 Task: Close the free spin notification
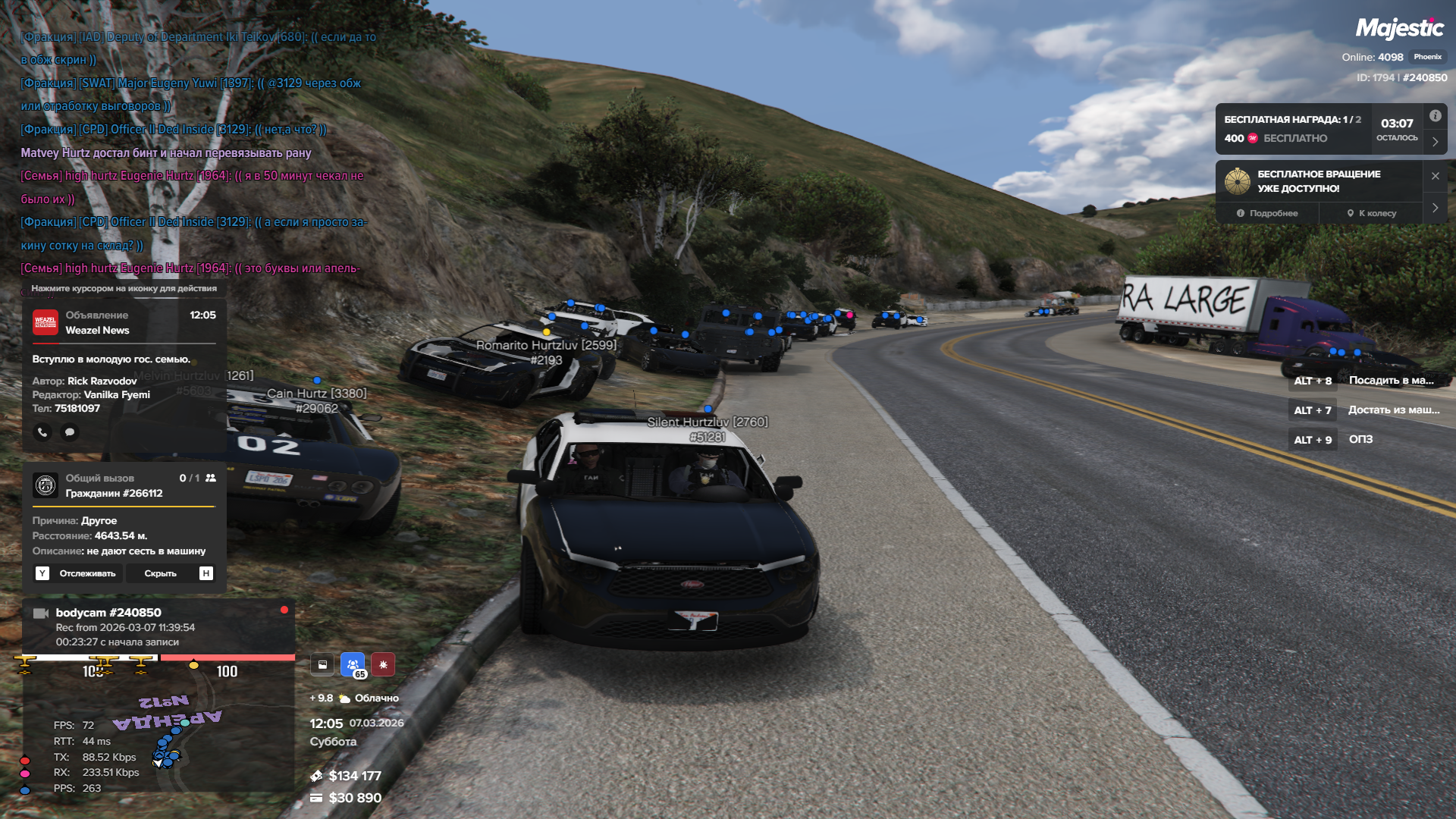(1435, 176)
